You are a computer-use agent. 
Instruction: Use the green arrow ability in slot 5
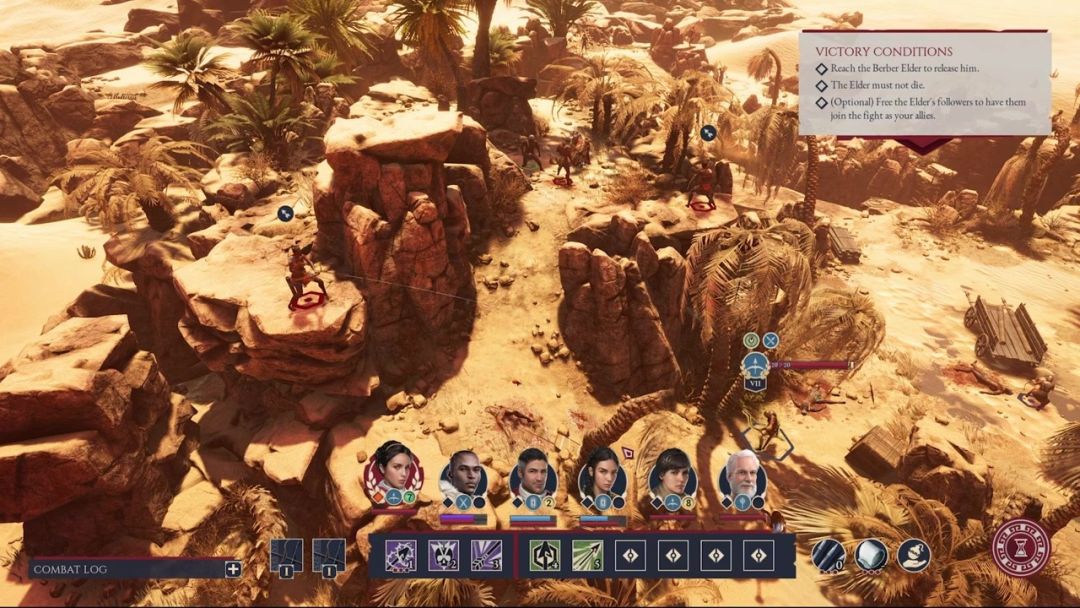(x=587, y=555)
